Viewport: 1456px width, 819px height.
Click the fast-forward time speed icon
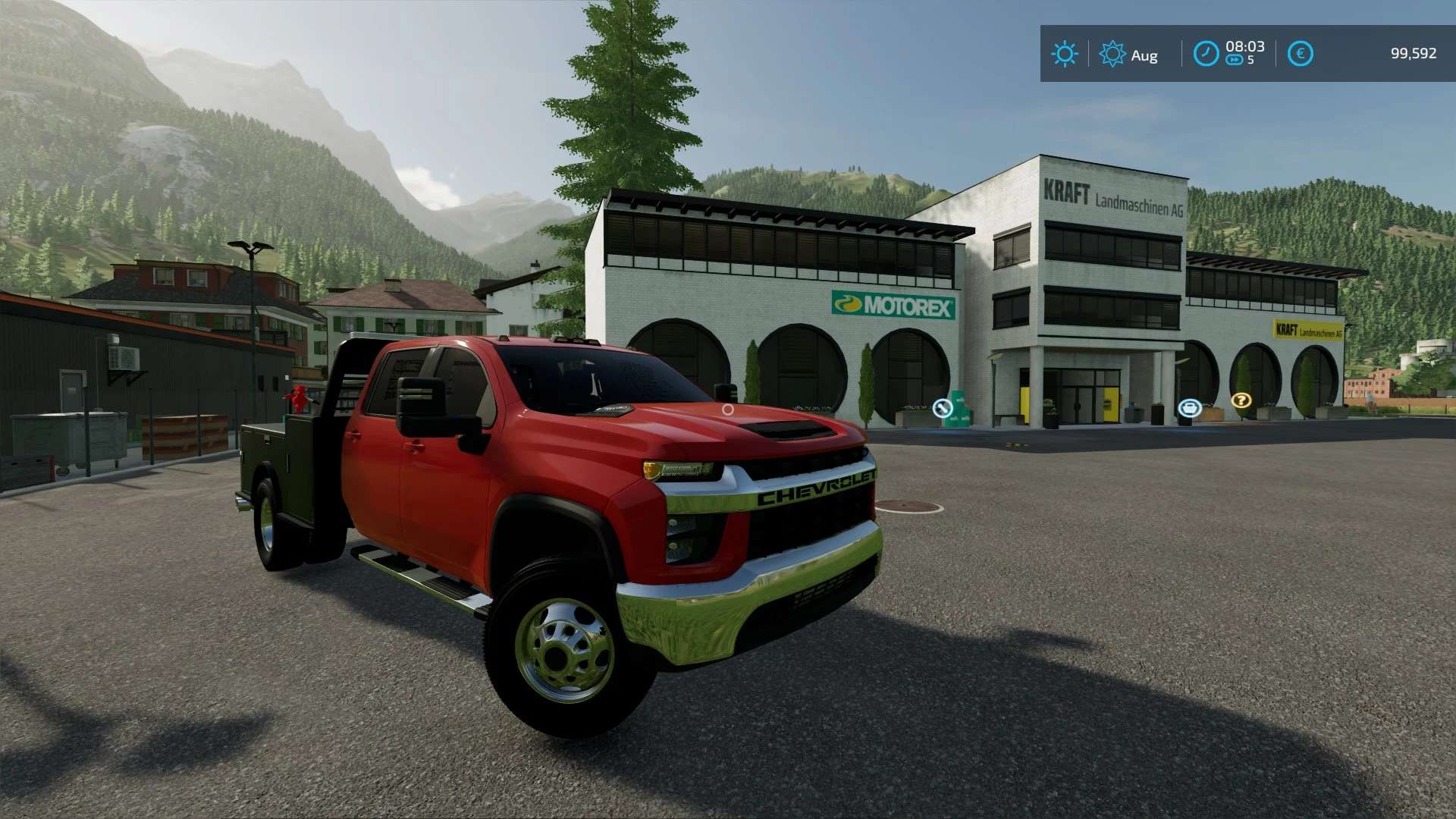pyautogui.click(x=1235, y=61)
